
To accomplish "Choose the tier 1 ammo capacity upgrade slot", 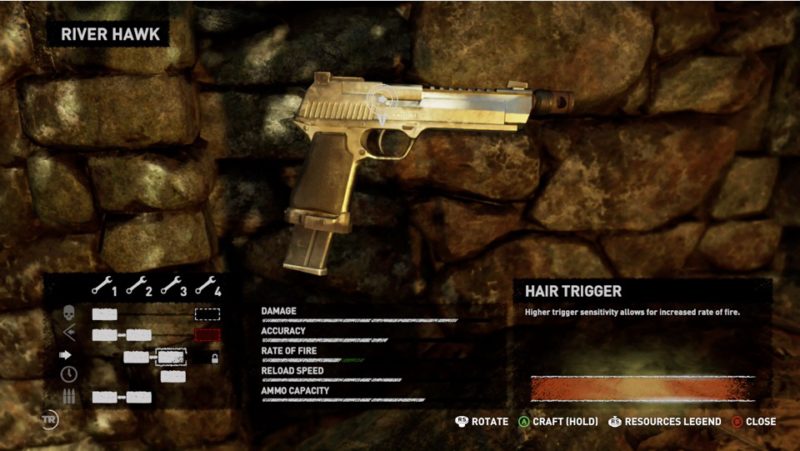I will 104,397.
